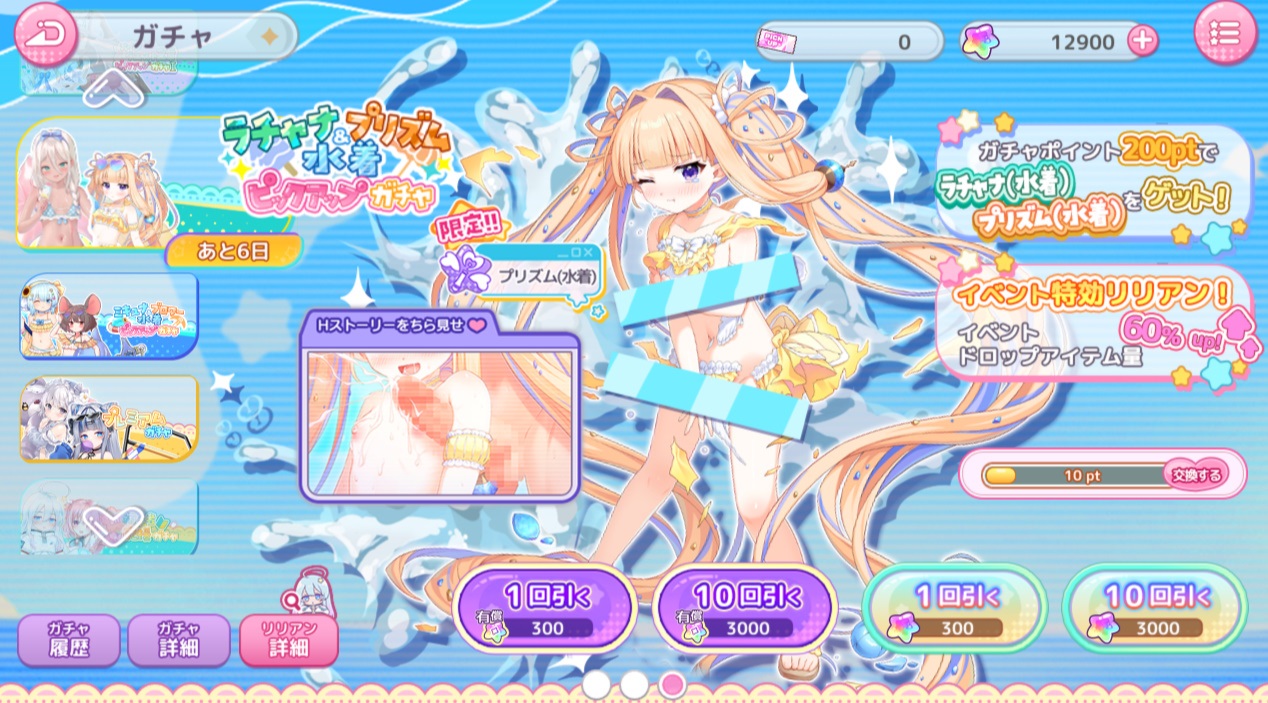The width and height of the screenshot is (1268, 703).
Task: Switch to the first page dot
Action: (596, 684)
